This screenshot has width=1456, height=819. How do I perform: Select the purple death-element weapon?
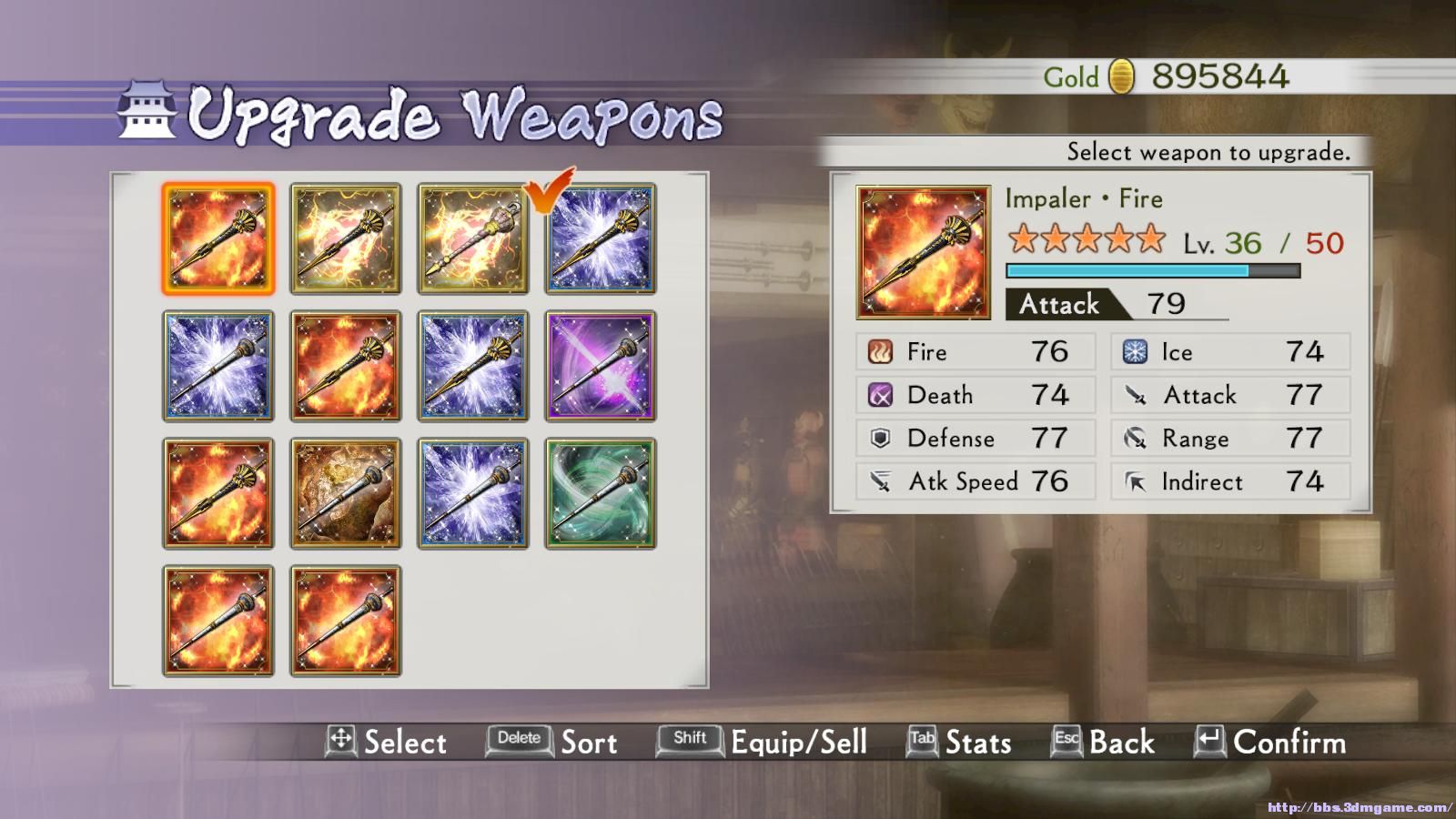click(x=600, y=366)
